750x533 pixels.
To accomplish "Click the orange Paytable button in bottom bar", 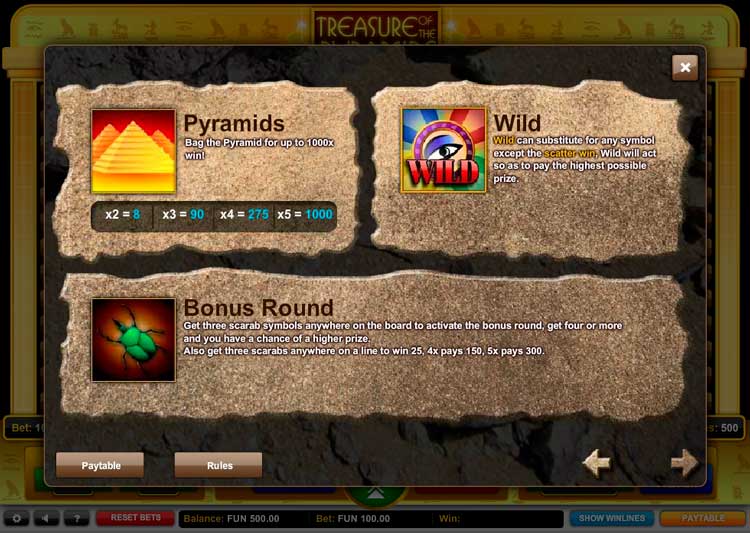I will point(703,518).
